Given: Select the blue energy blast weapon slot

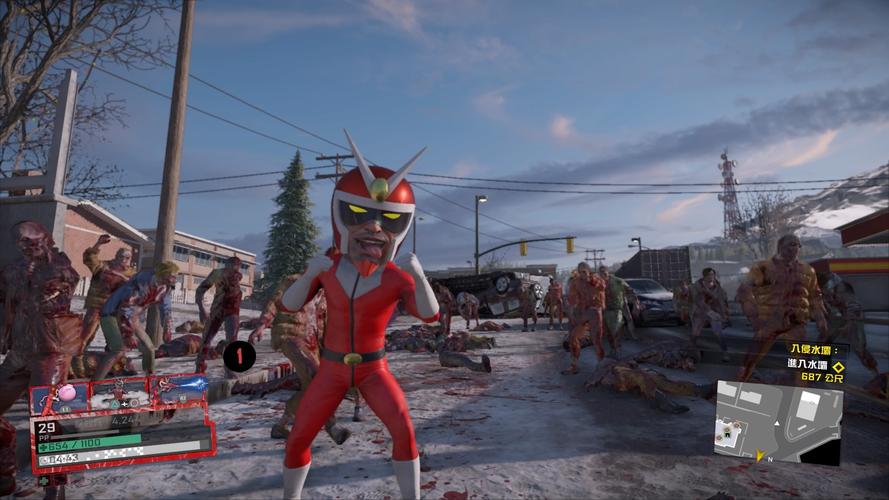Looking at the screenshot, I should coord(179,390).
